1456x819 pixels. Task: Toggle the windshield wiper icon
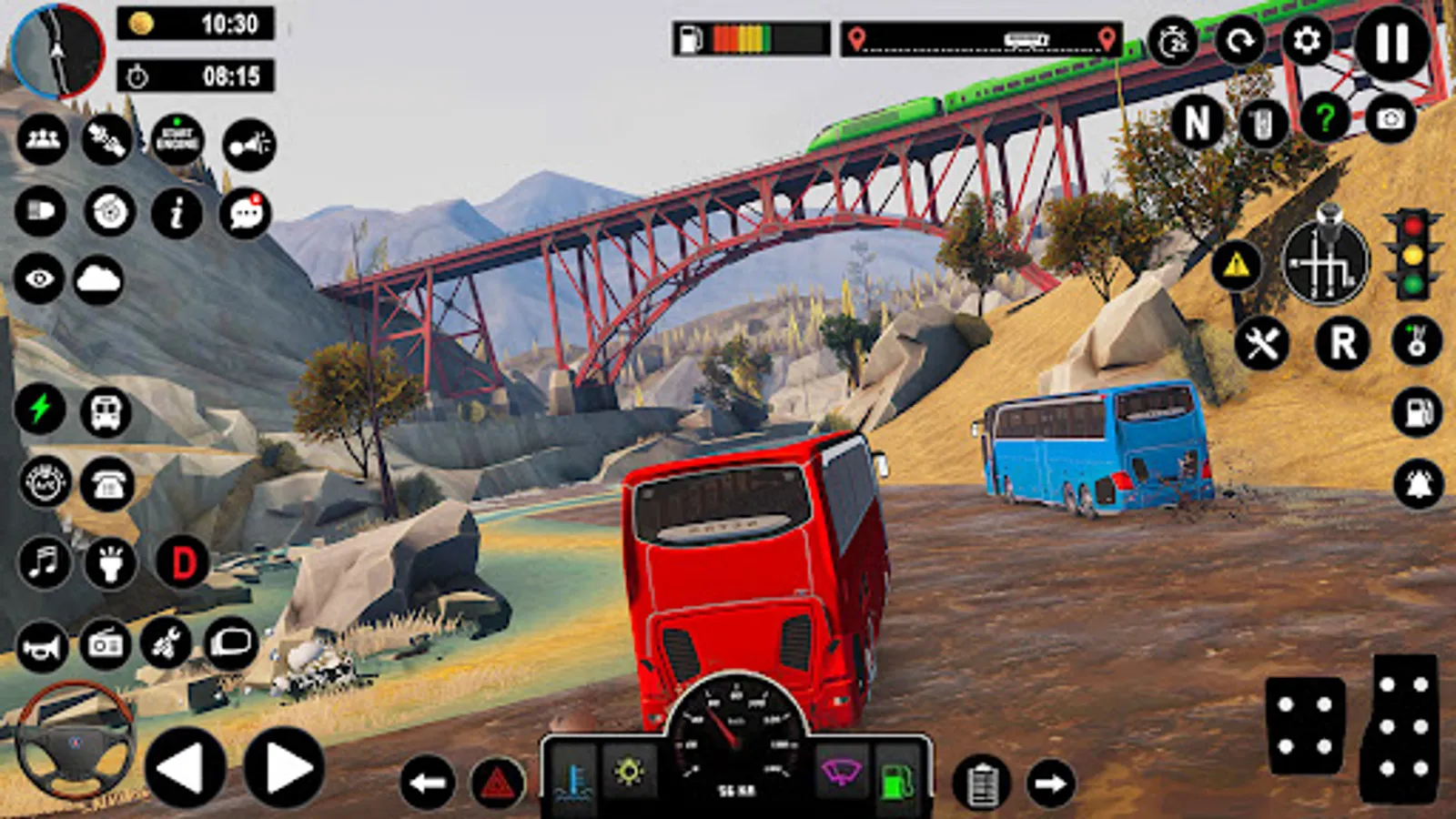841,773
